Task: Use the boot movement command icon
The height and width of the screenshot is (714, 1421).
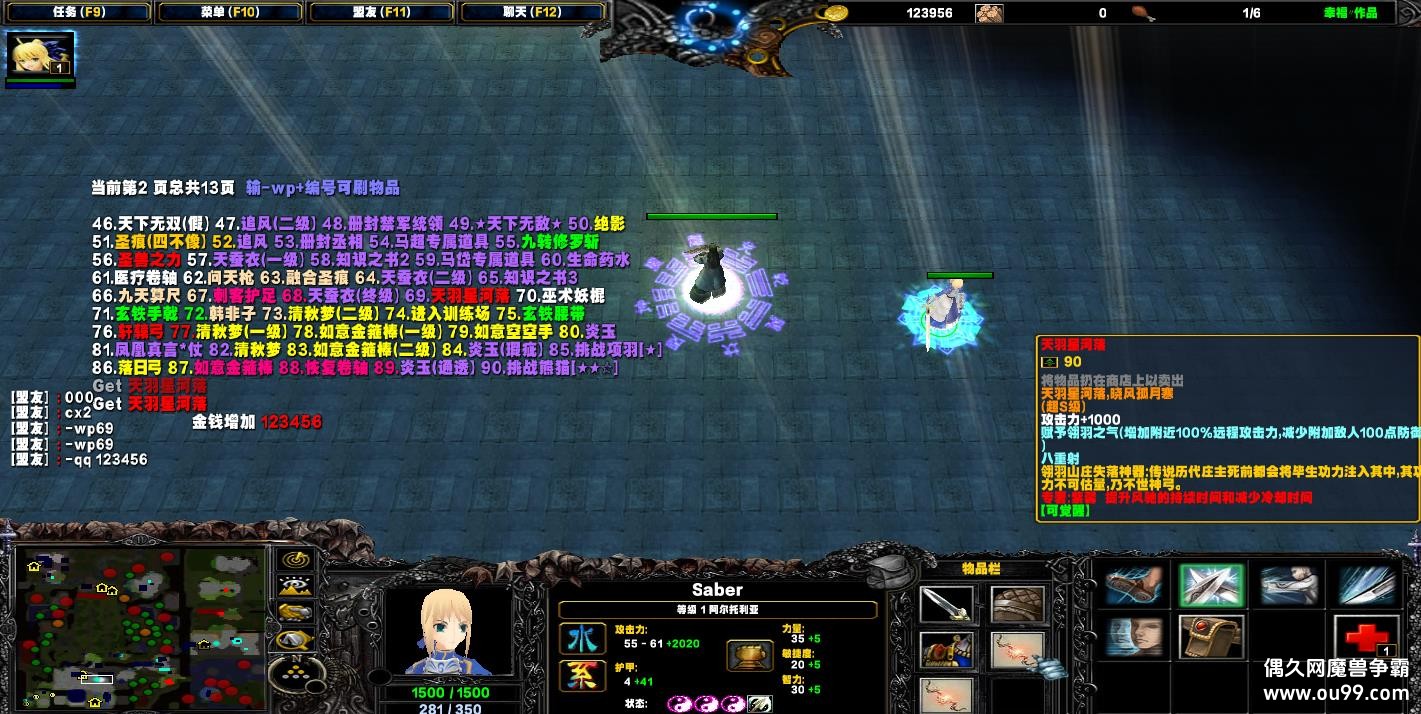Action: click(x=1134, y=586)
